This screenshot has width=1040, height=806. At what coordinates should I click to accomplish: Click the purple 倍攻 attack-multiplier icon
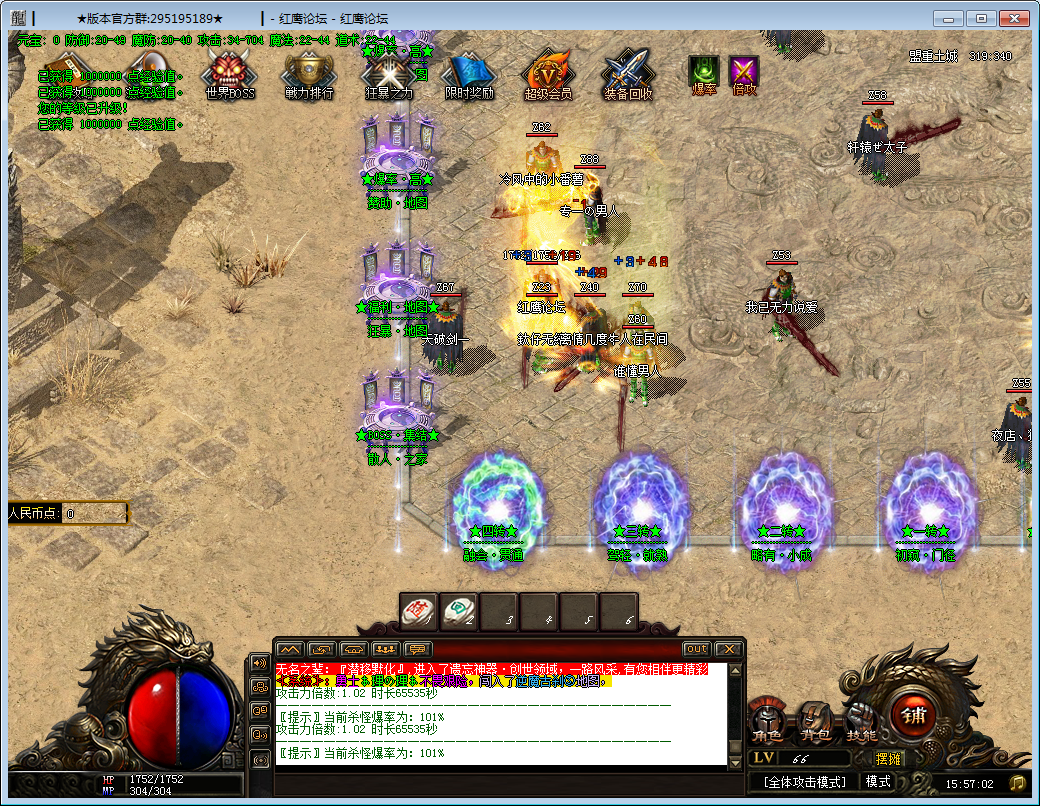click(744, 72)
